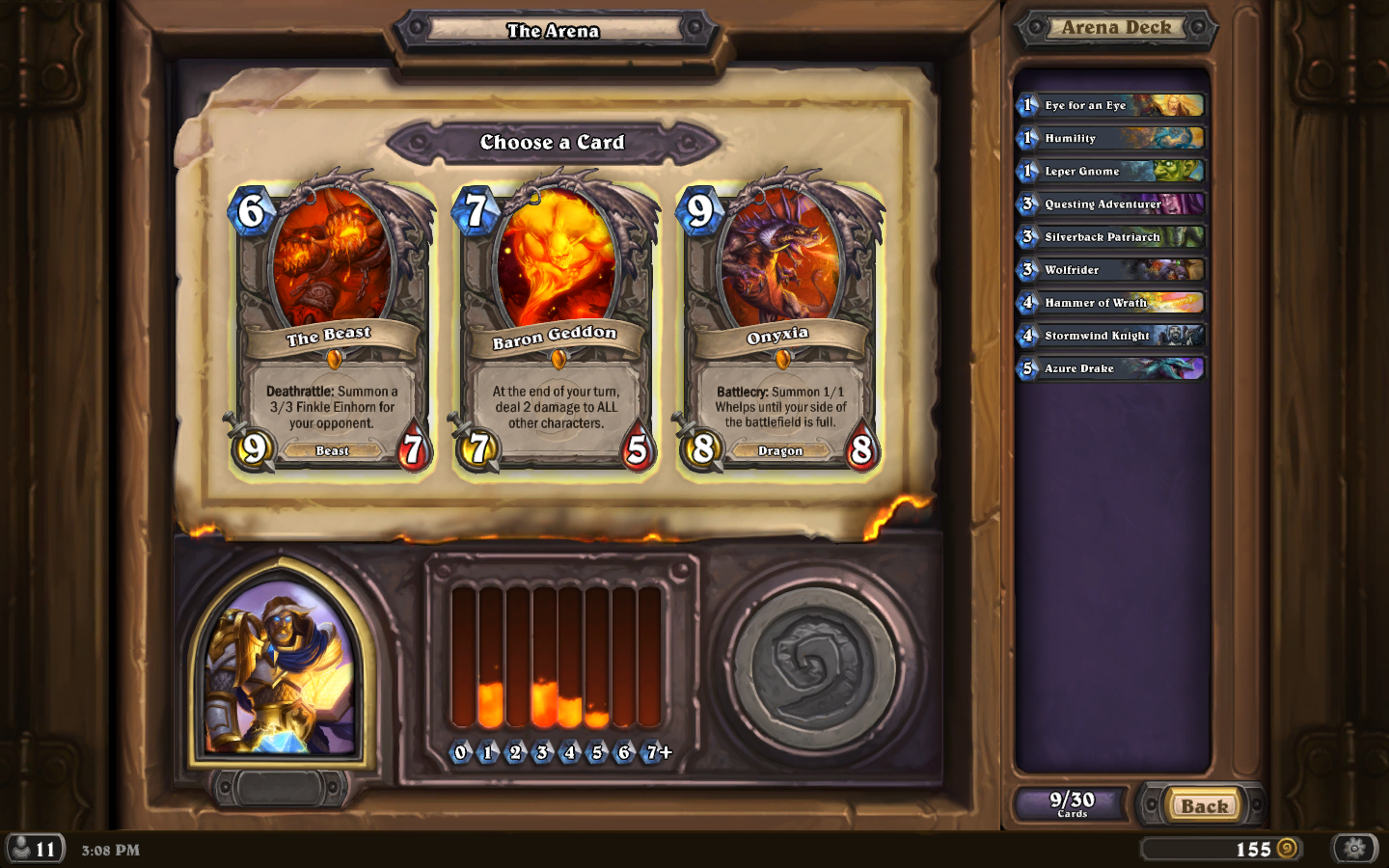Pick the Baron Geddon card
Screen dimensions: 1389x868
pos(556,328)
